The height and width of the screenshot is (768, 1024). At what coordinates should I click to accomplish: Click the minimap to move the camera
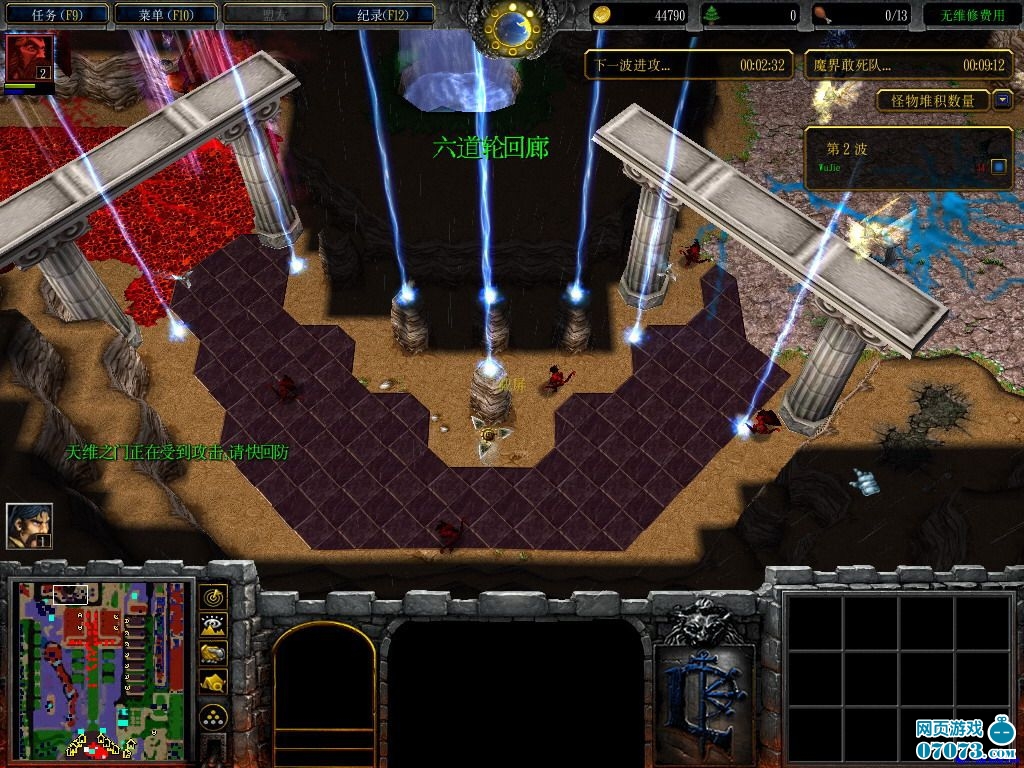coord(100,670)
